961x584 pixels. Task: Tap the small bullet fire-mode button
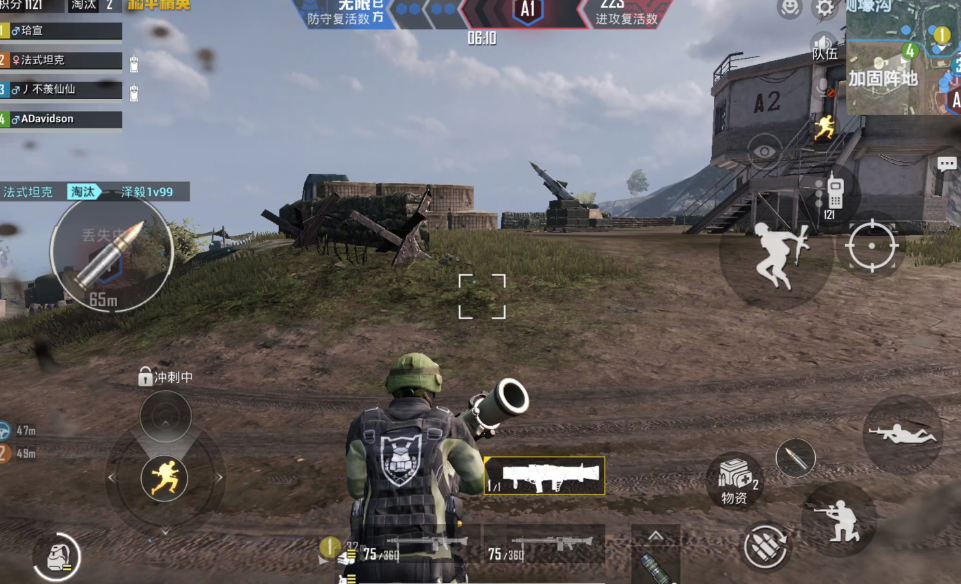795,458
